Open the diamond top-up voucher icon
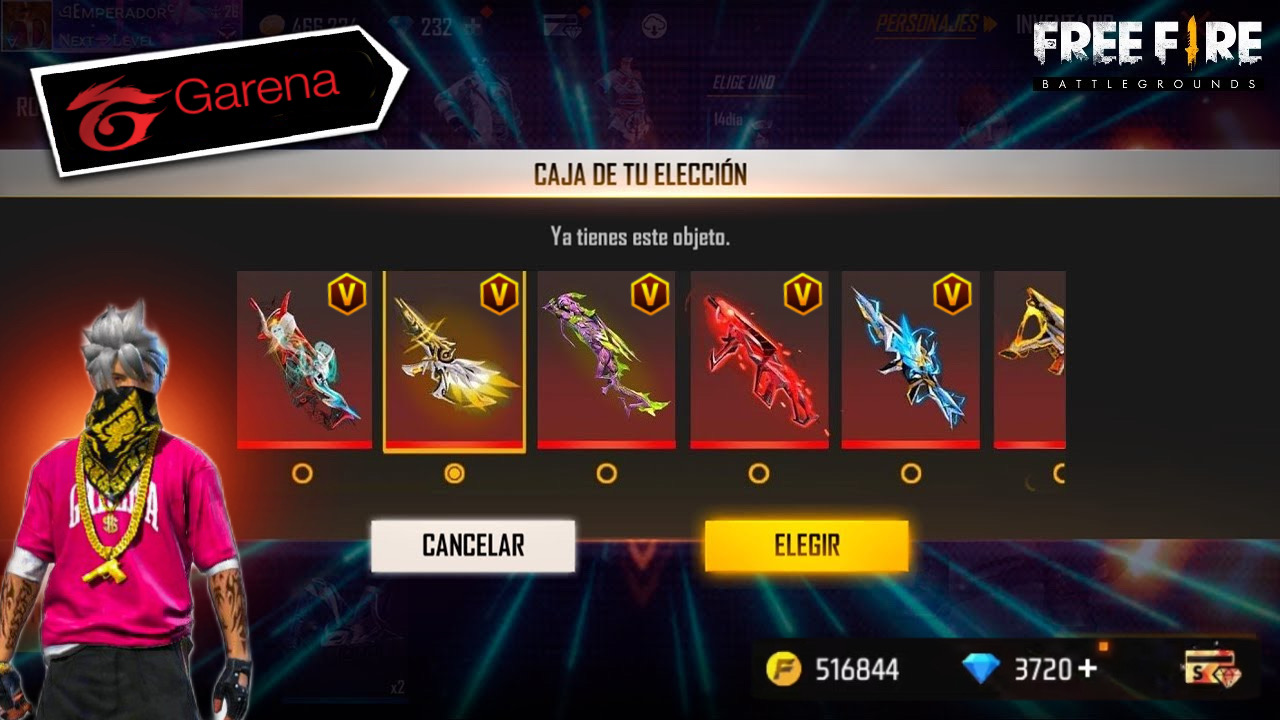Image resolution: width=1280 pixels, height=720 pixels. click(1210, 668)
